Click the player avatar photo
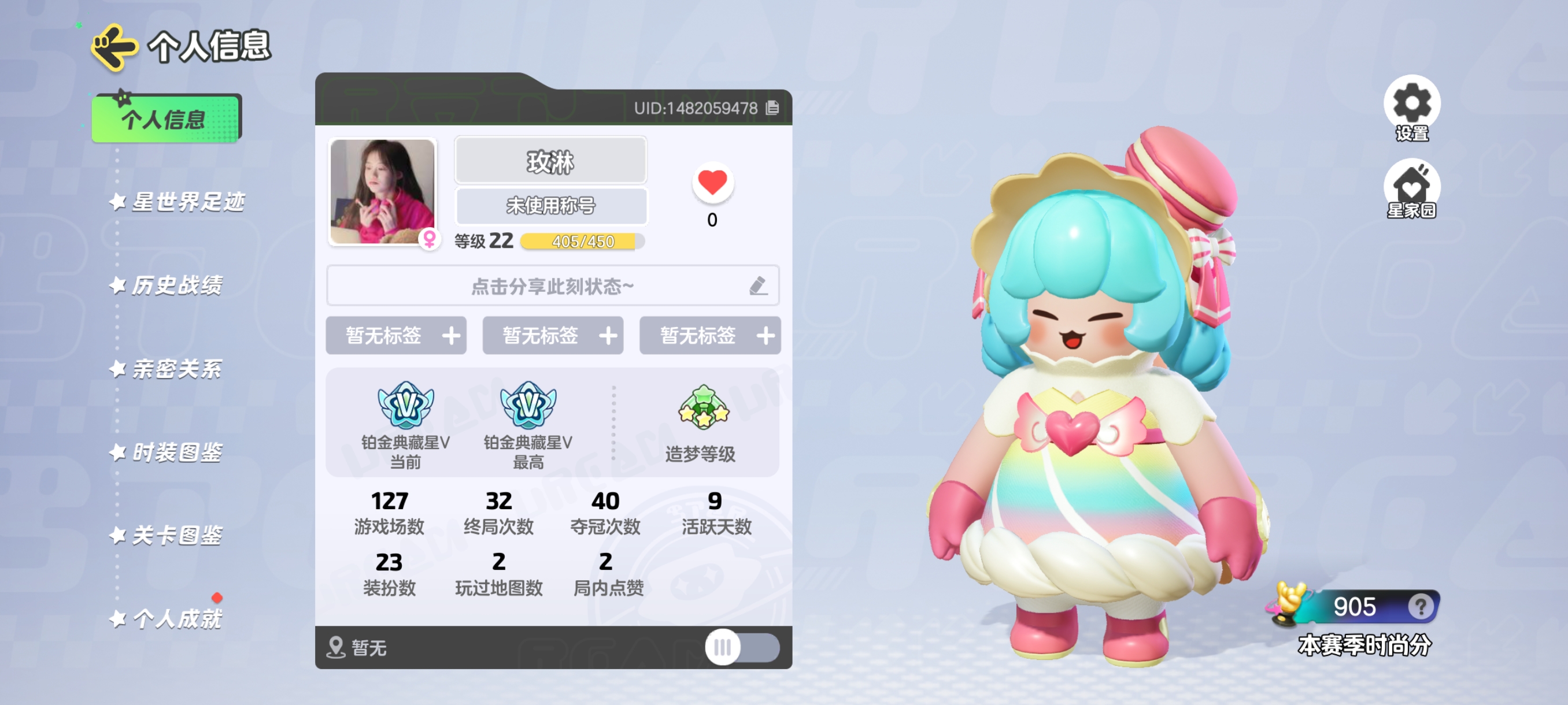Screen dimensions: 1568x705 tap(382, 192)
